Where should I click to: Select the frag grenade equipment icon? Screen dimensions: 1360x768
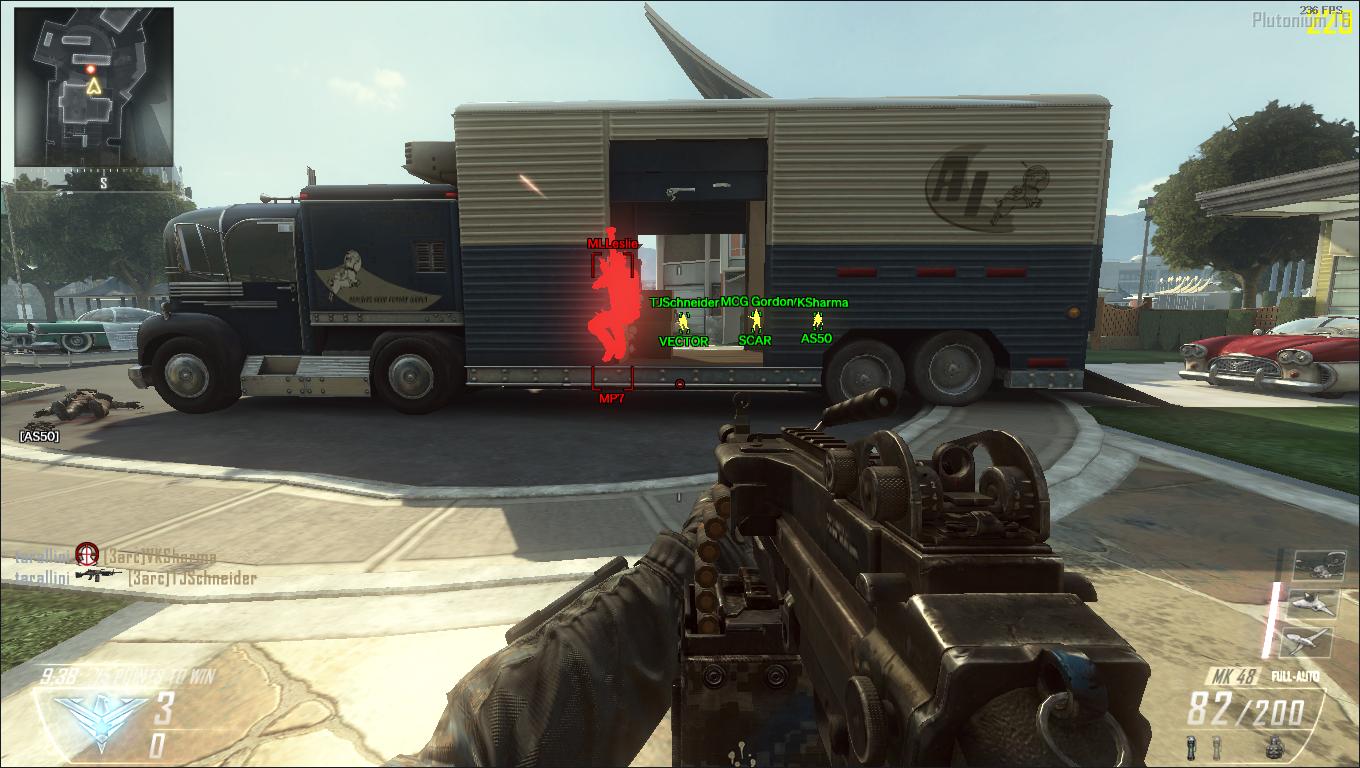point(1274,744)
